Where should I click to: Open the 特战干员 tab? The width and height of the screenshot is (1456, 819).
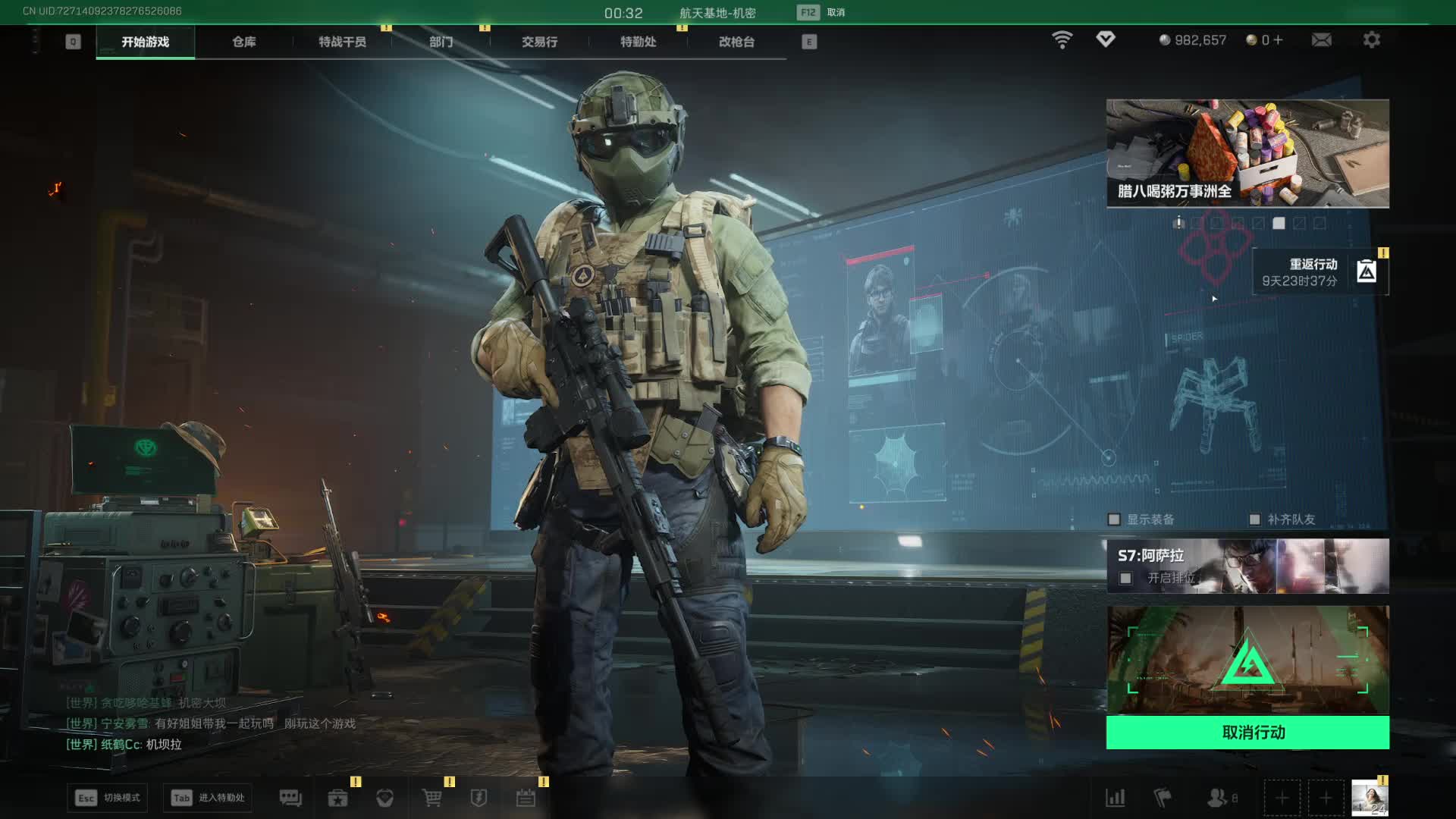click(x=342, y=42)
